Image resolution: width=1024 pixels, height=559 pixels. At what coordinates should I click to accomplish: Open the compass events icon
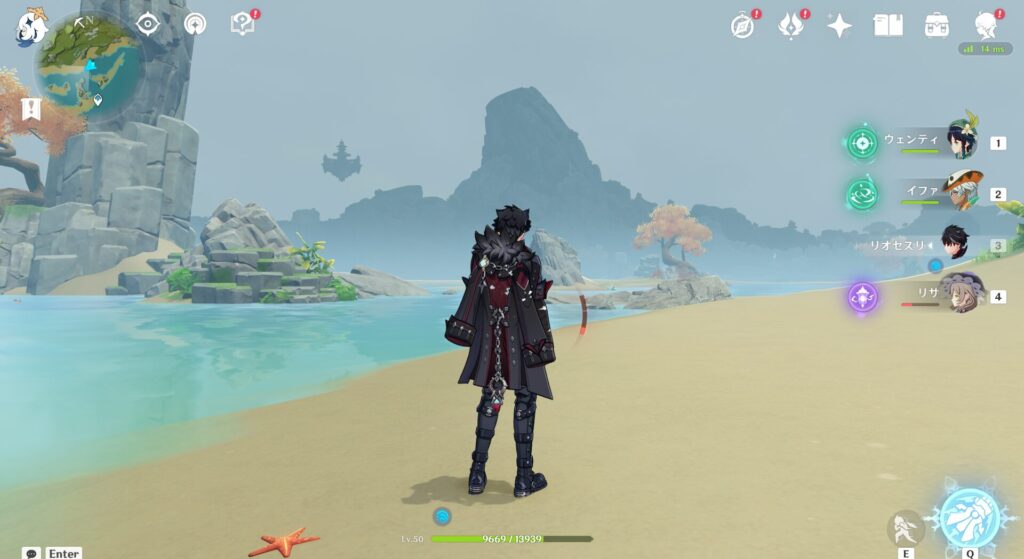(742, 26)
